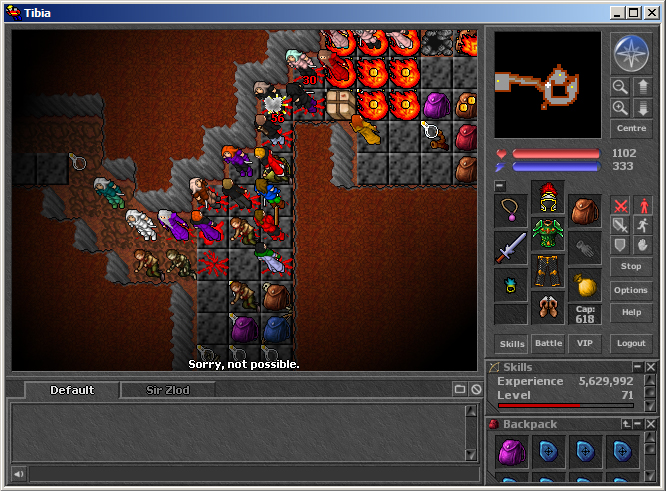The width and height of the screenshot is (666, 491).
Task: Centre the minimap view
Action: [631, 129]
